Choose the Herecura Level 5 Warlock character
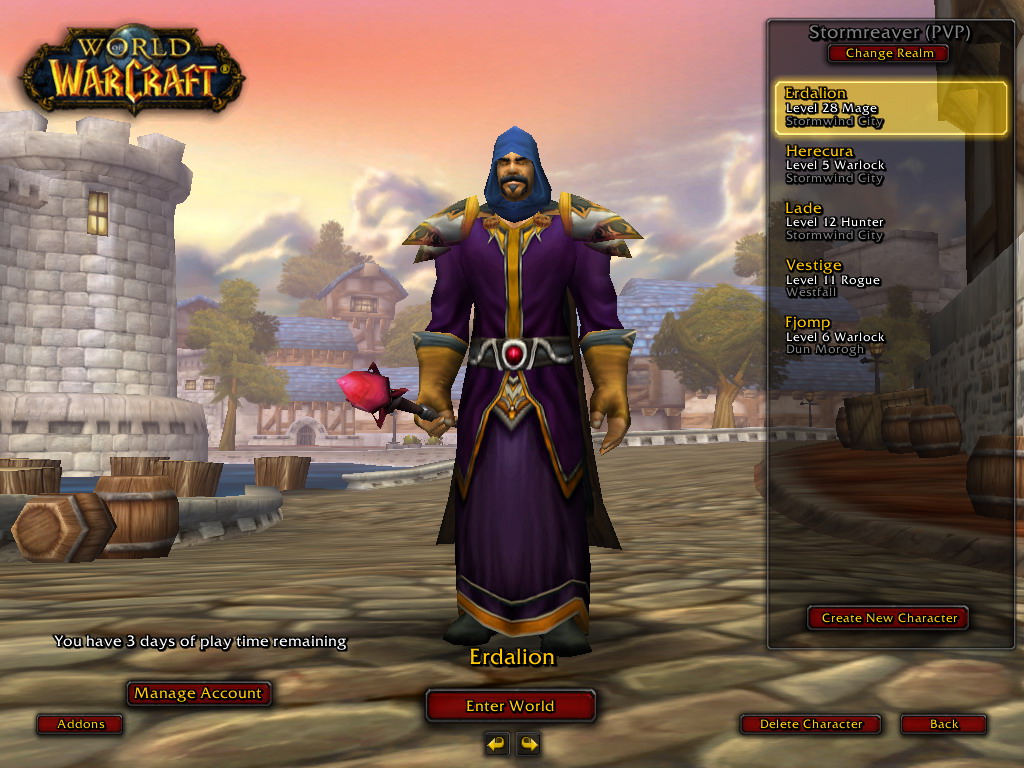This screenshot has height=768, width=1024. tap(890, 165)
